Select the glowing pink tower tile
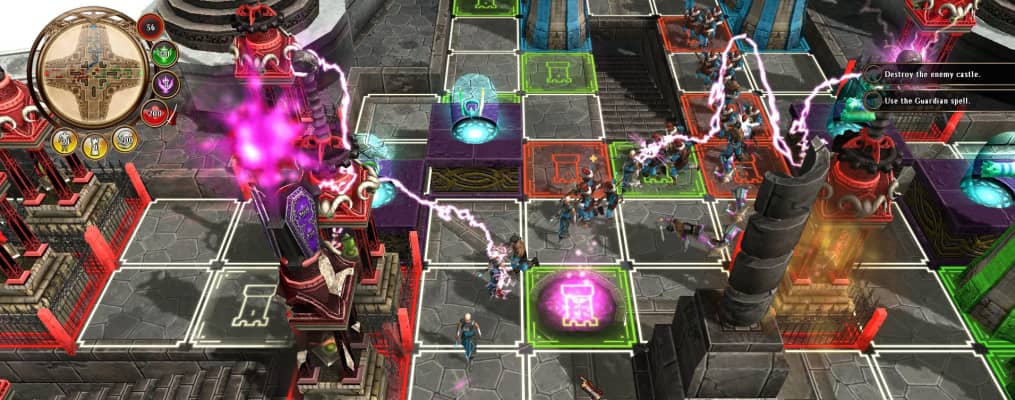1015x400 pixels. pyautogui.click(x=569, y=300)
